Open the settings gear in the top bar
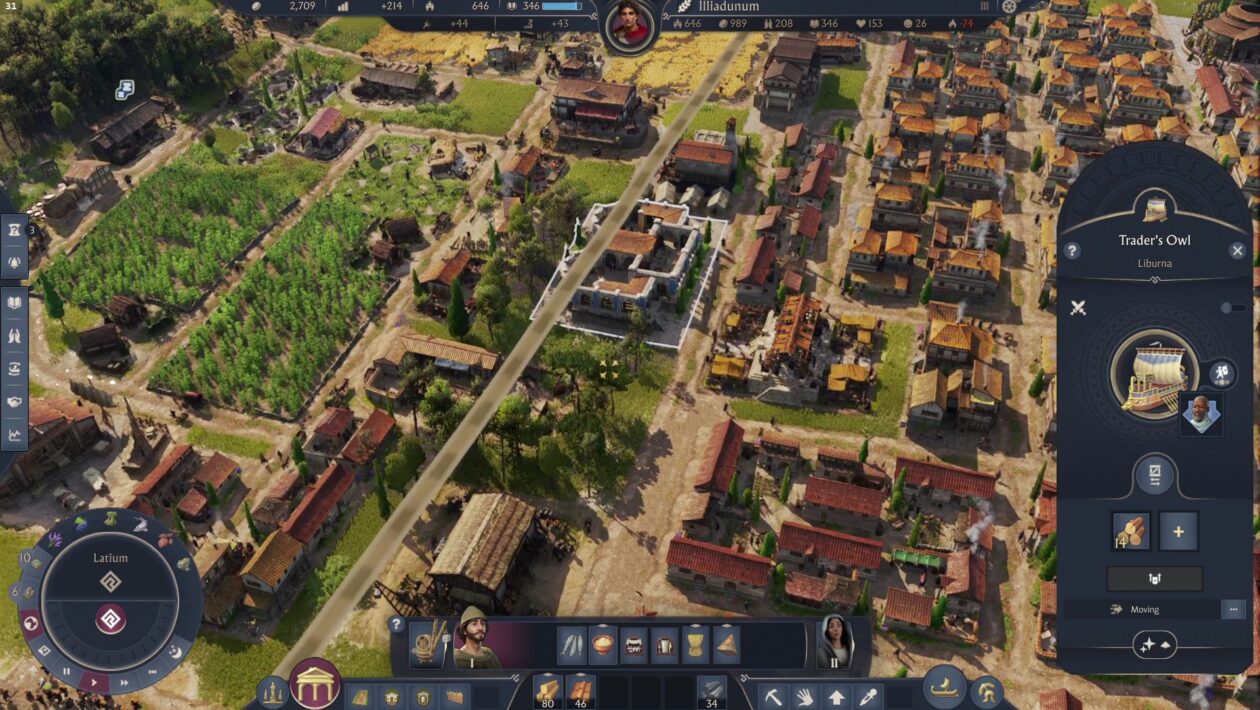Viewport: 1260px width, 710px height. coord(1009,6)
